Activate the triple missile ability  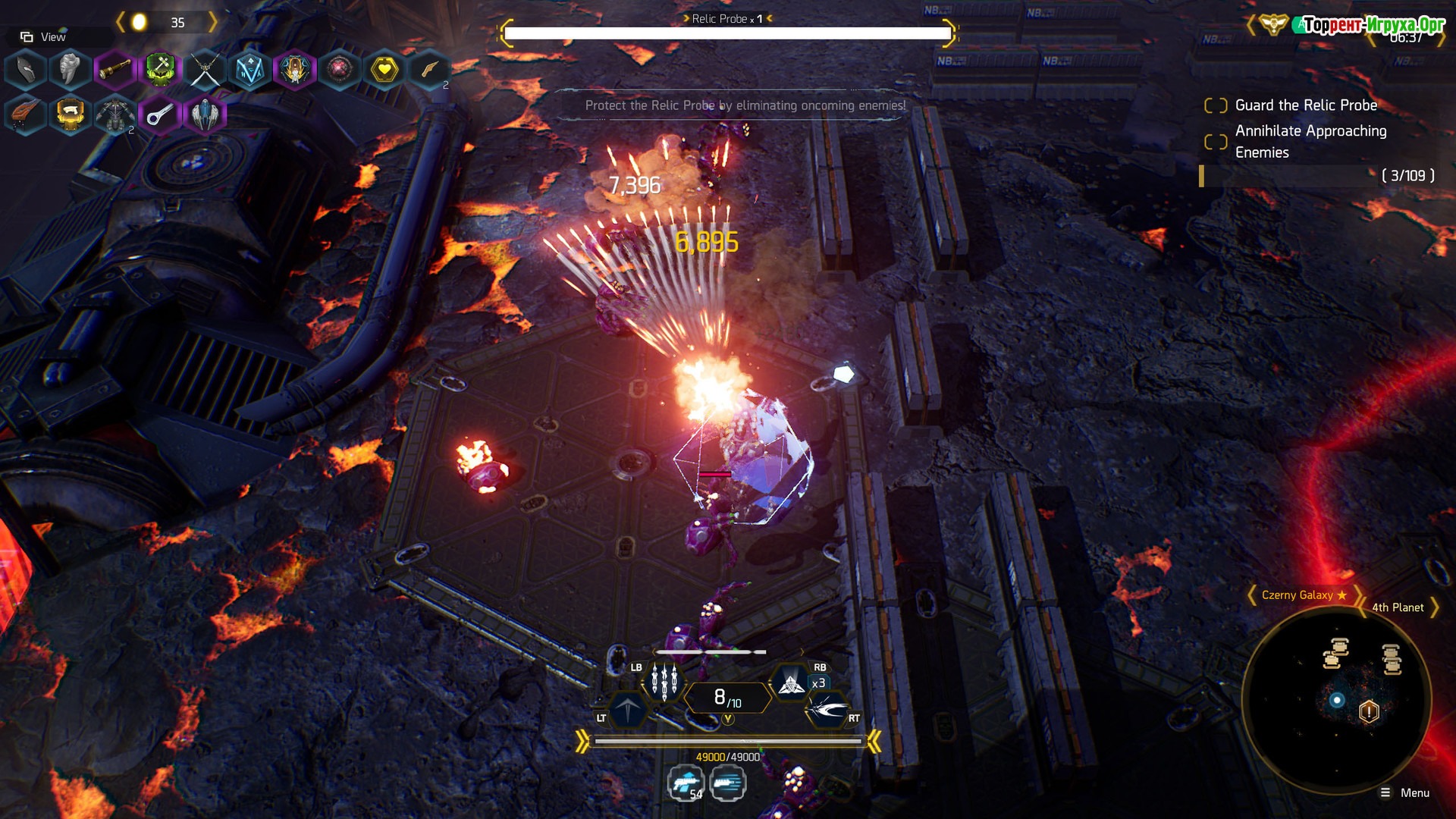(x=664, y=682)
